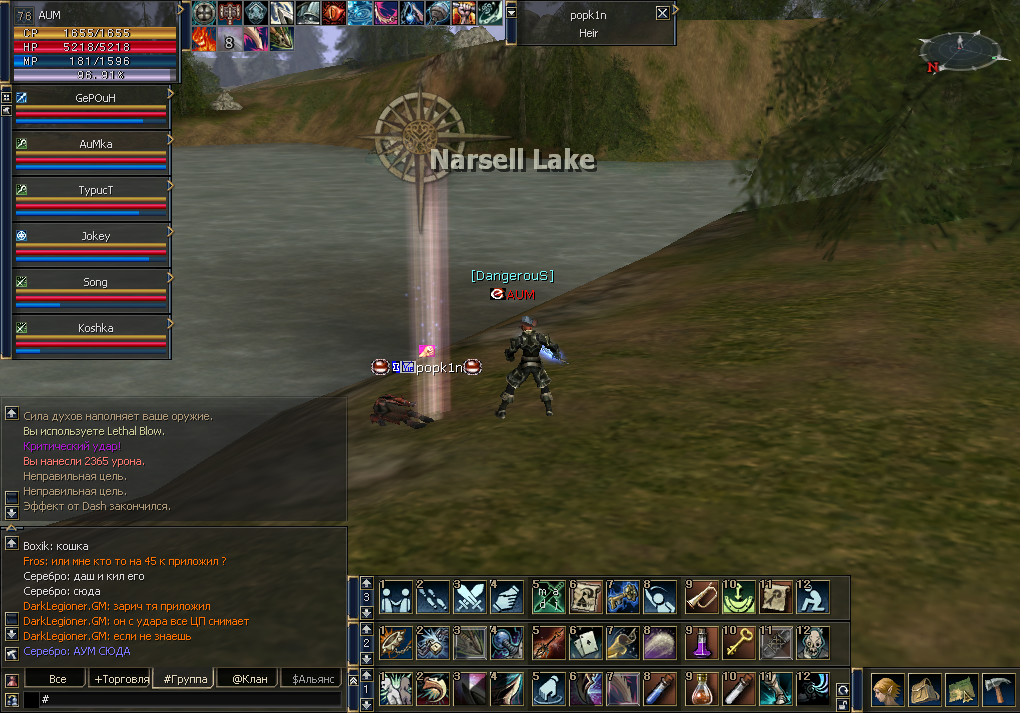Select party member GePOuH

coord(95,98)
